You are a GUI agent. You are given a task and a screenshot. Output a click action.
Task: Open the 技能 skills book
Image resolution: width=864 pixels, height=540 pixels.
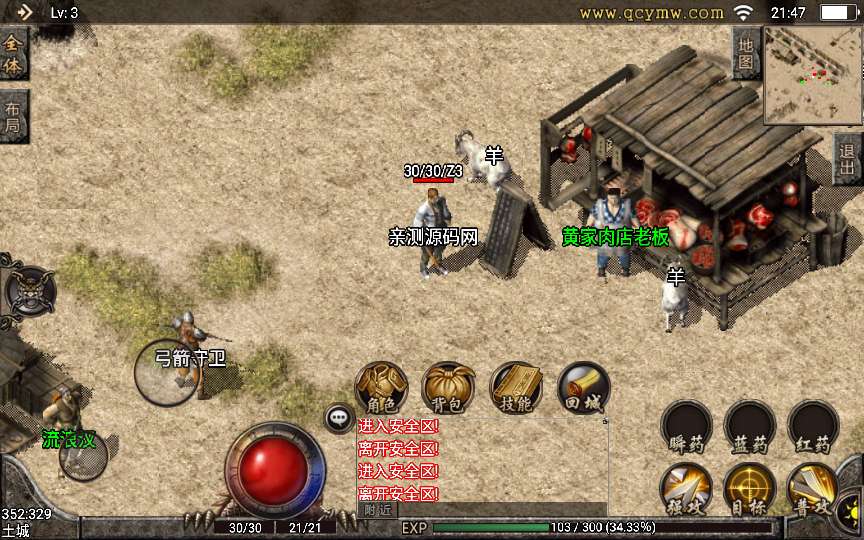click(x=516, y=388)
